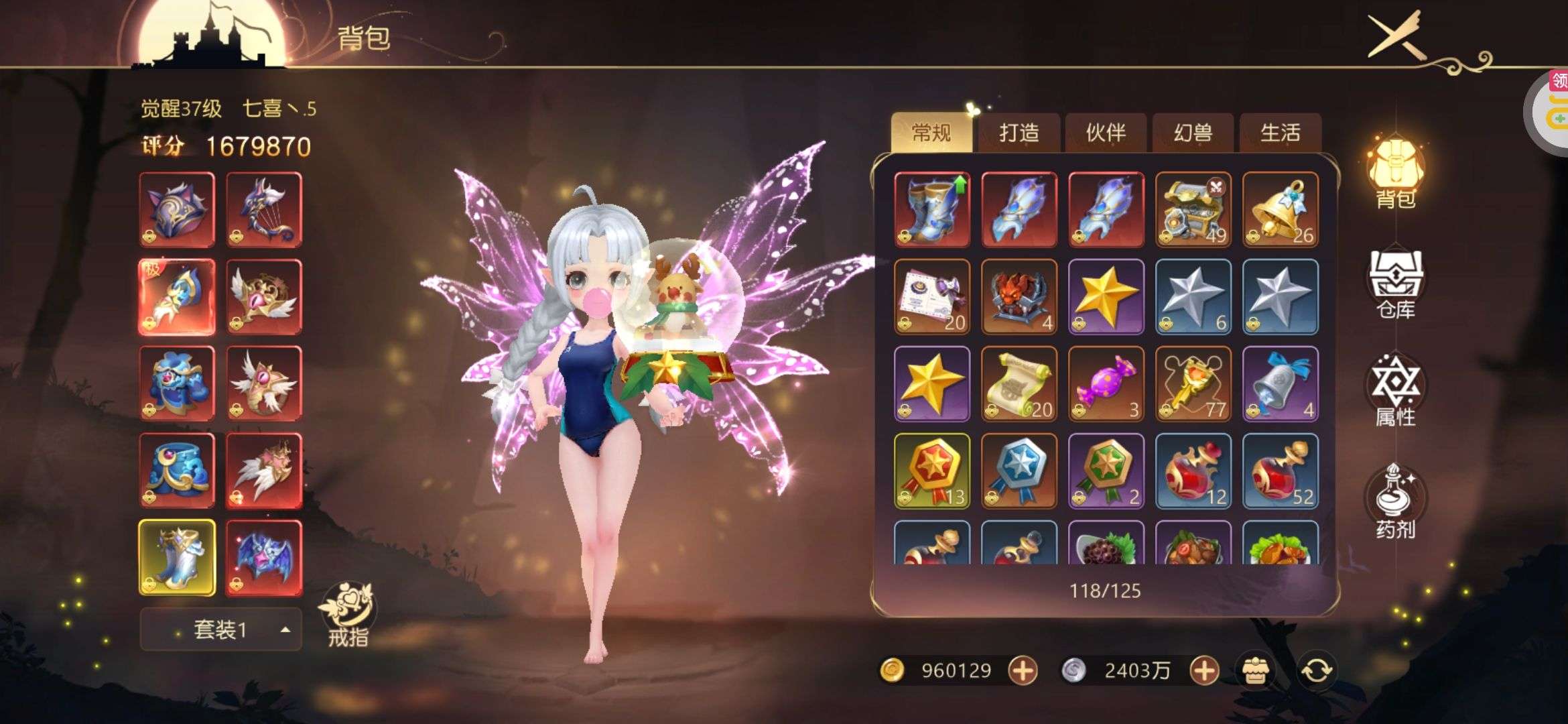
Task: Choose the red demon chest item
Action: (x=1019, y=296)
